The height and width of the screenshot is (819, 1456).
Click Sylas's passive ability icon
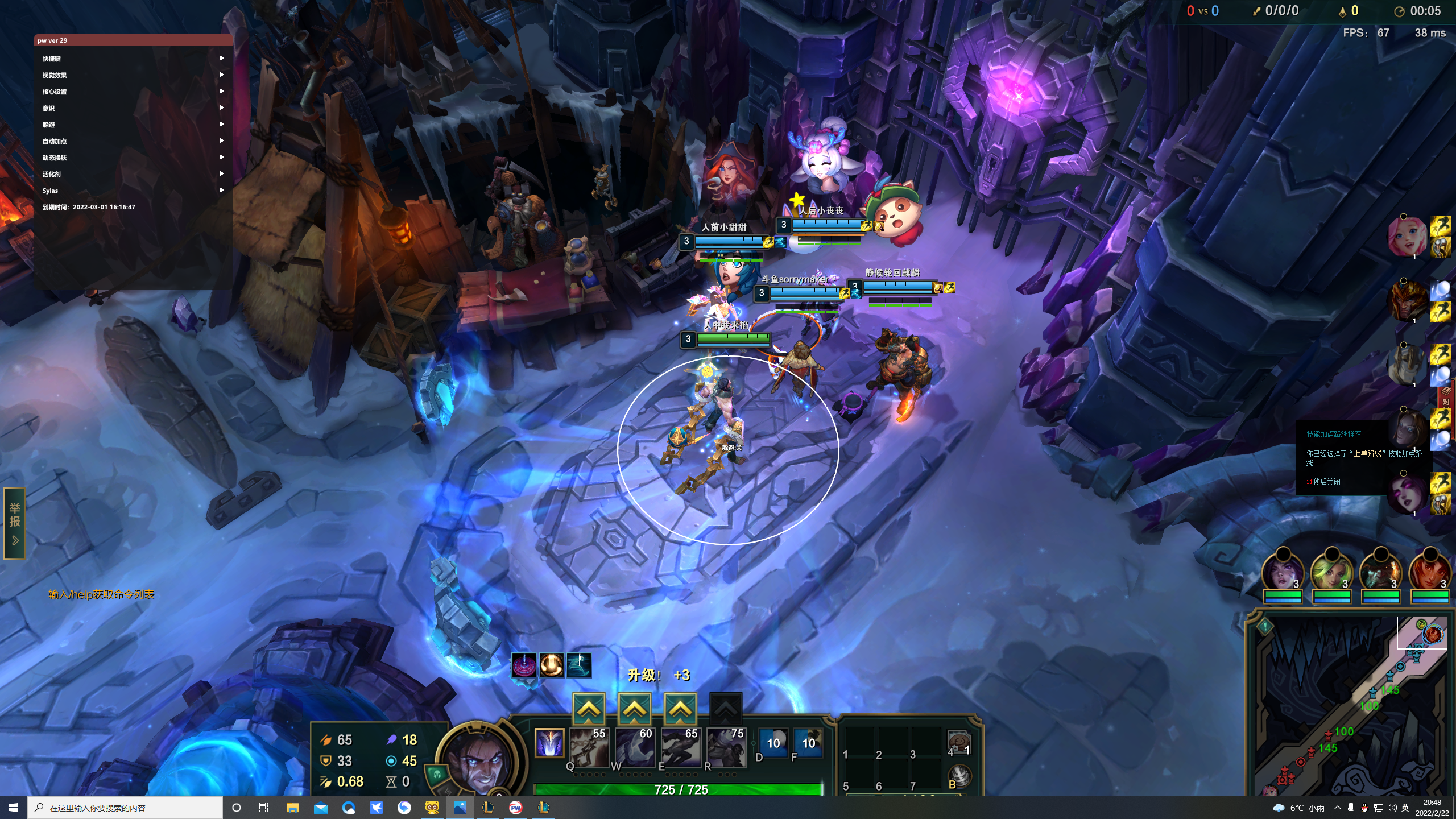[x=549, y=743]
